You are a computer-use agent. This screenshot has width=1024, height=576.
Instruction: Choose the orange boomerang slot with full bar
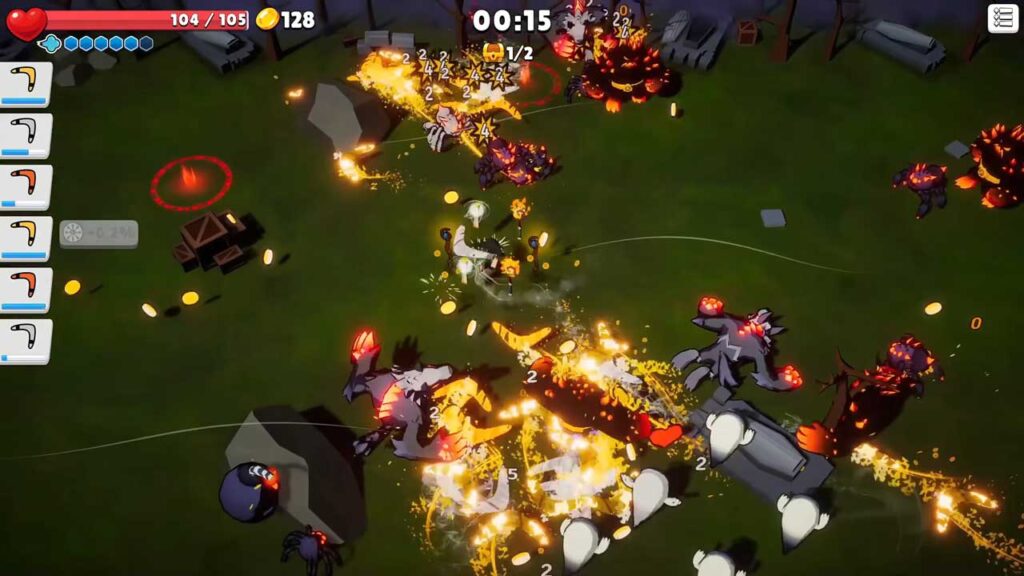click(25, 290)
